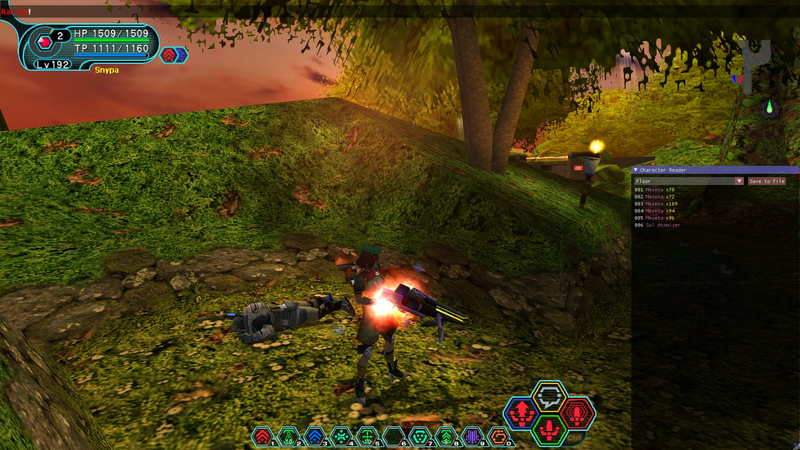800x450 pixels.
Task: Use quick slot 1 red chevron technique
Action: pos(263,436)
